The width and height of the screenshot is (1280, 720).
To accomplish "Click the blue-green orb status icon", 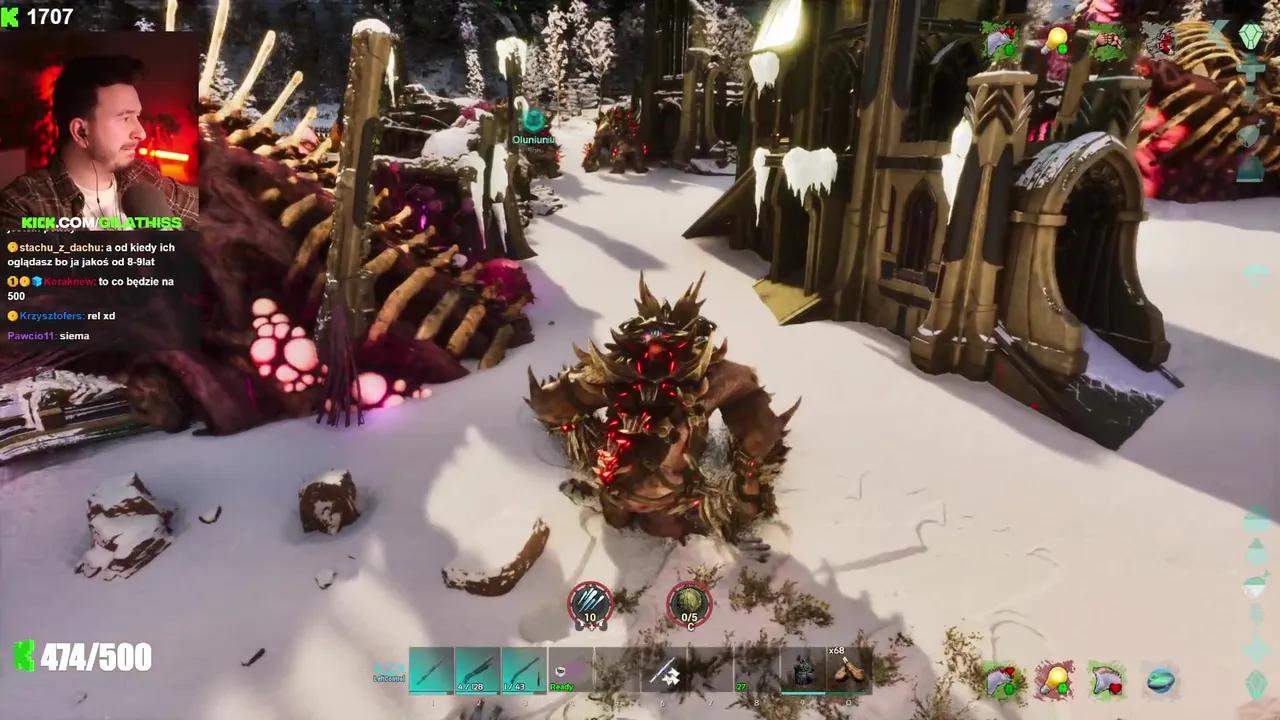I will 1160,681.
